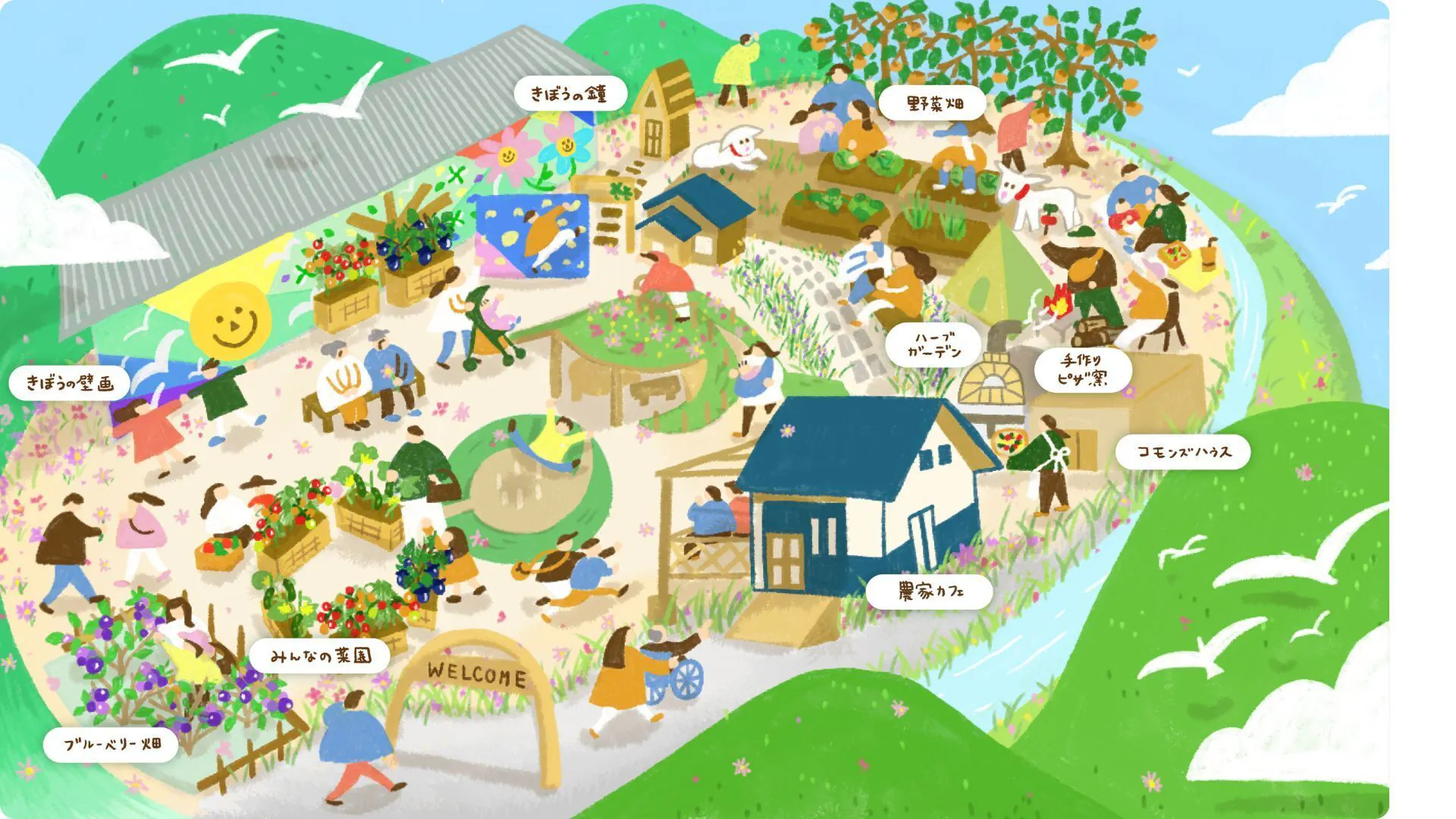Choose the ブルーベリー畑 label
Viewport: 1456px width, 819px height.
point(111,744)
